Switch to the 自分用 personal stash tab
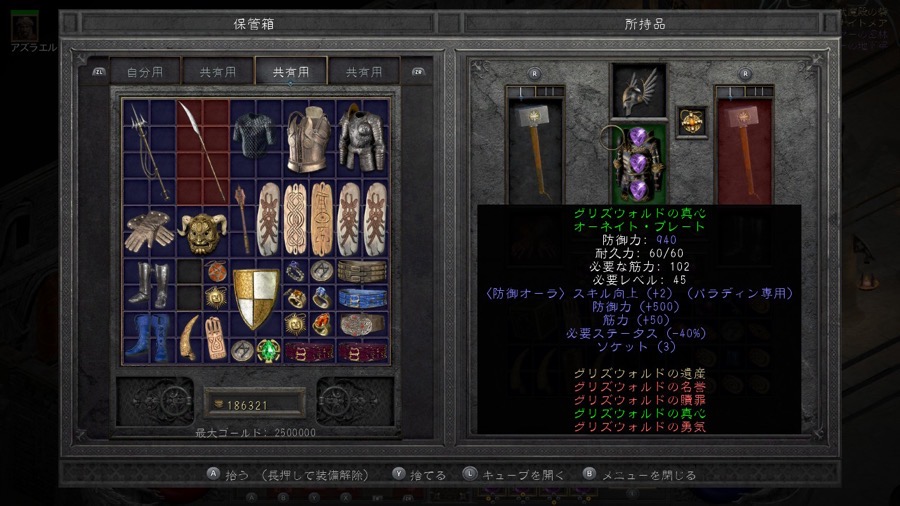900x506 pixels. tap(144, 72)
